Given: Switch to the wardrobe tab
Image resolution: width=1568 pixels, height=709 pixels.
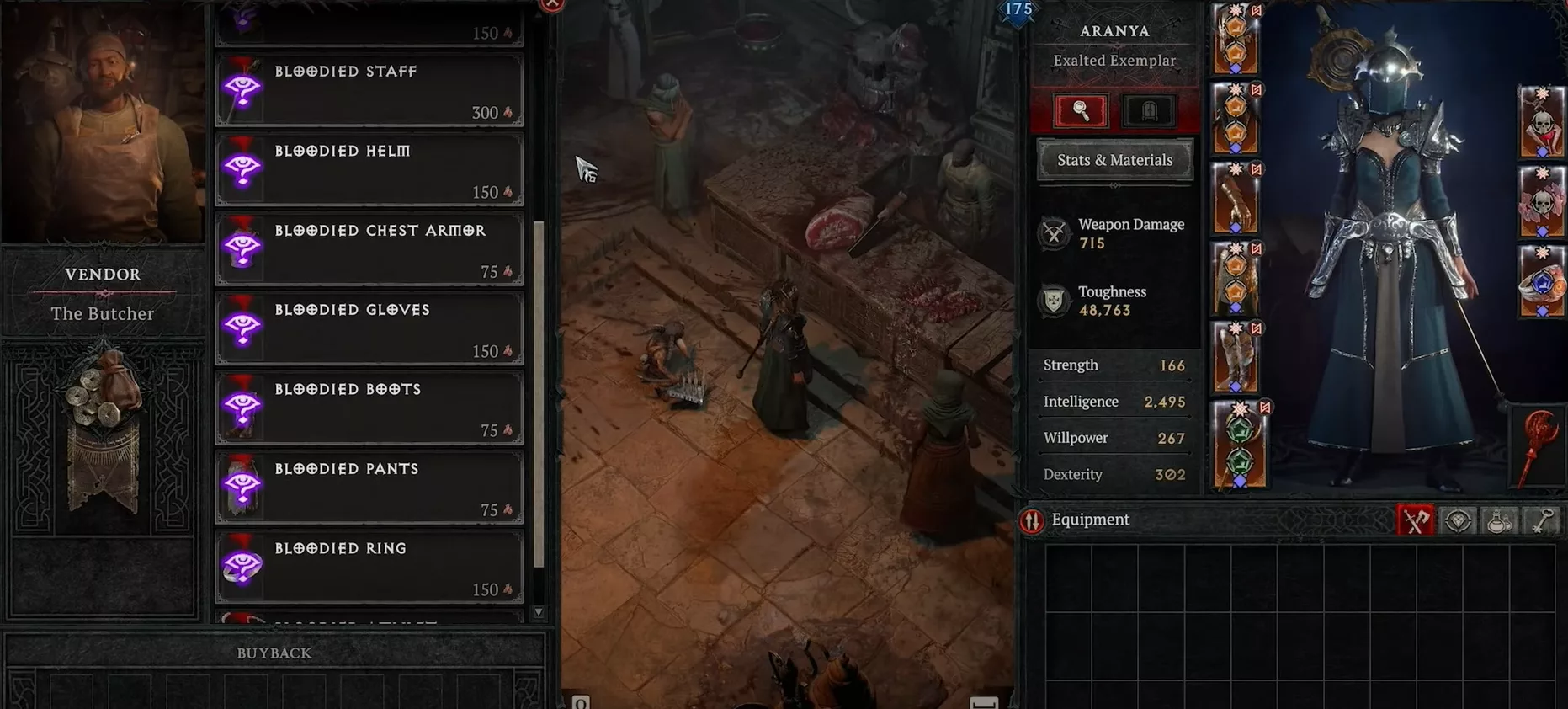Looking at the screenshot, I should point(1149,110).
